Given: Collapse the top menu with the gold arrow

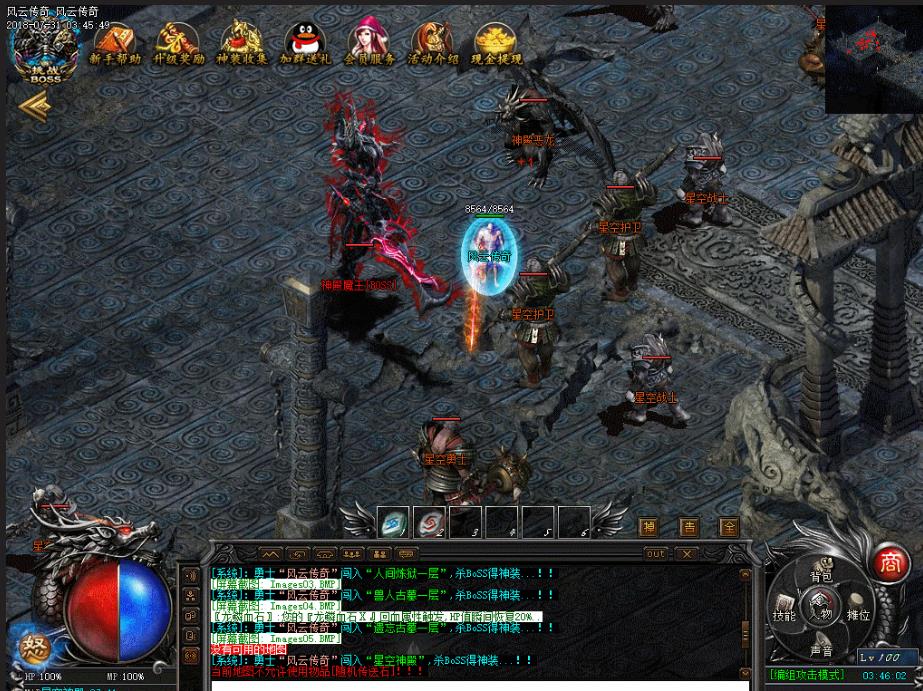Looking at the screenshot, I should click(x=33, y=106).
